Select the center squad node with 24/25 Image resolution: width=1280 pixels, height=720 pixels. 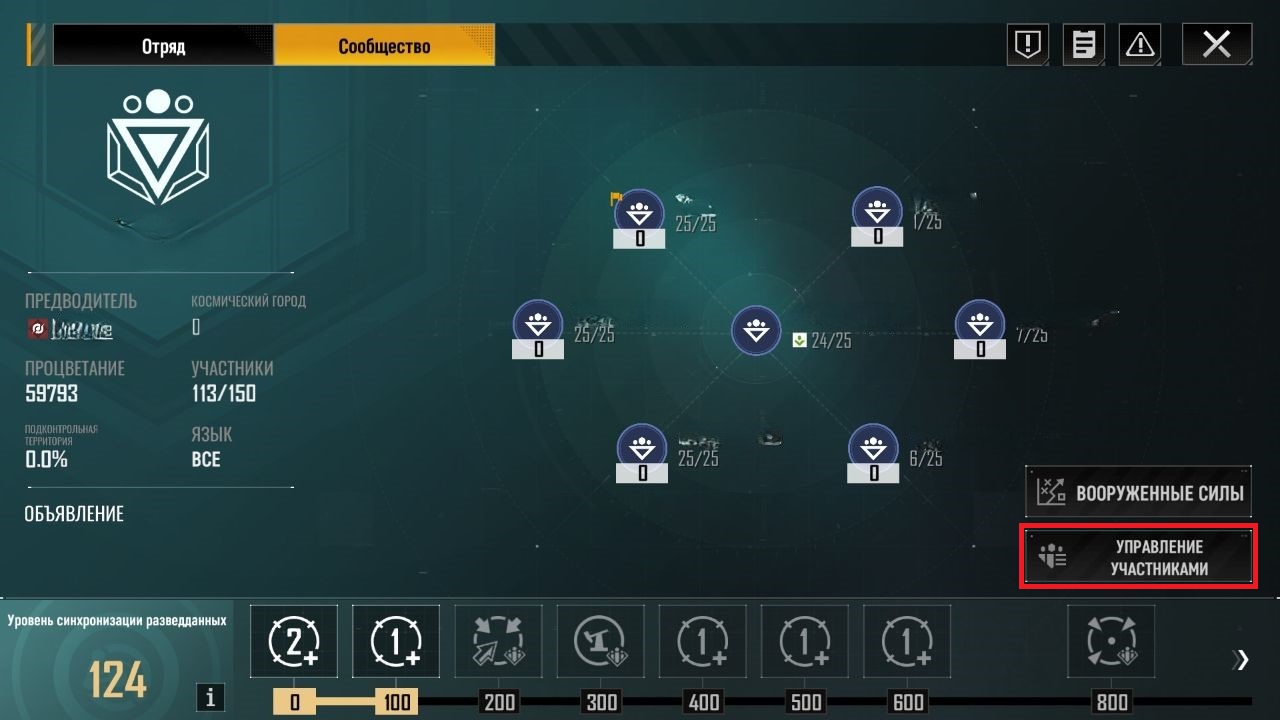point(756,331)
